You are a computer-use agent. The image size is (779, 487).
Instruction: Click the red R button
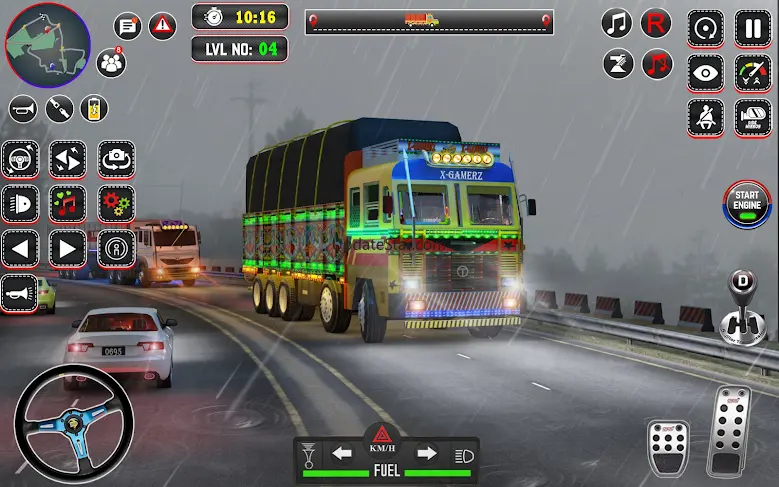[x=656, y=22]
